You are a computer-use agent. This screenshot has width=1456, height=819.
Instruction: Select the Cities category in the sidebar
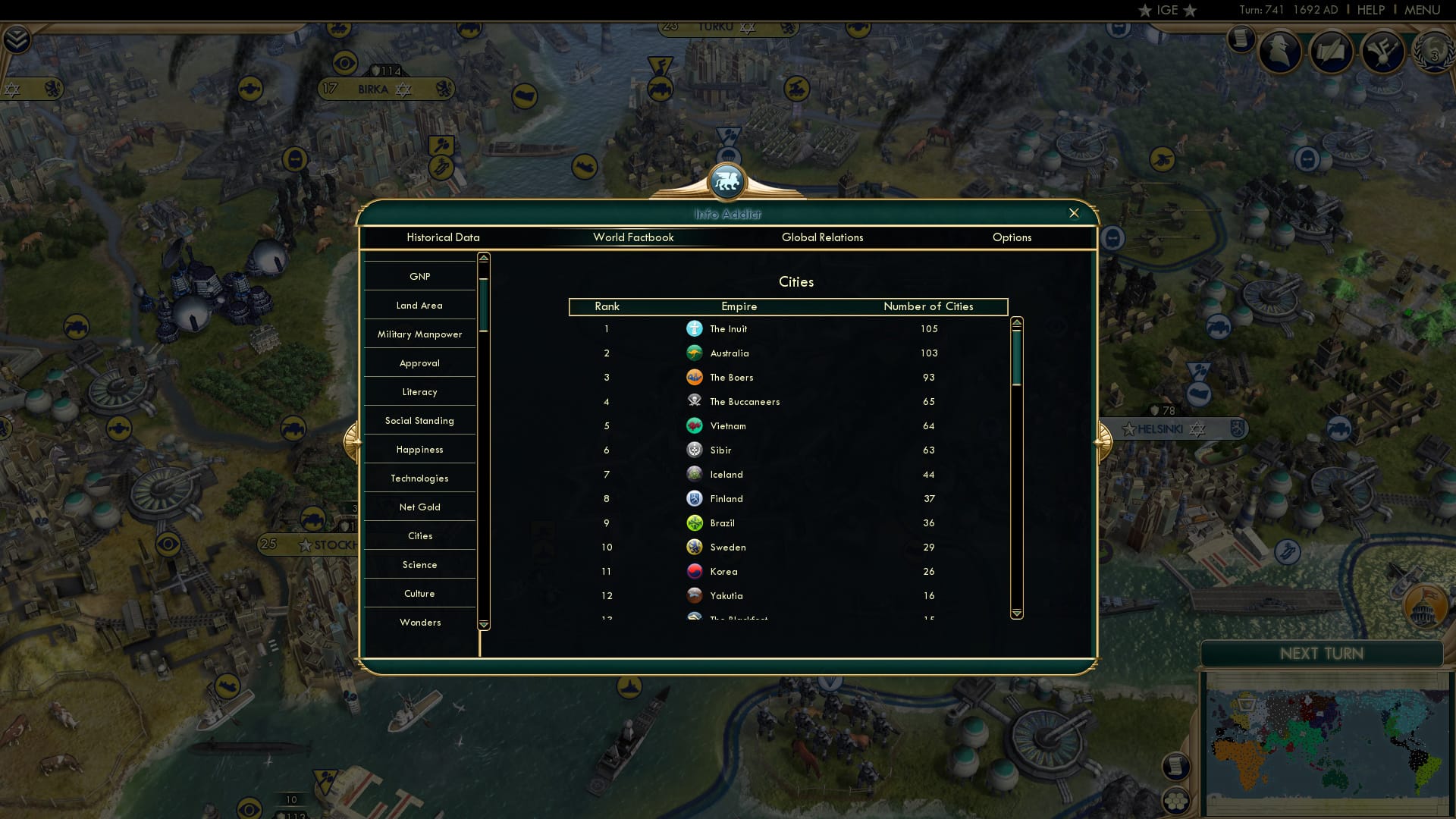(420, 535)
